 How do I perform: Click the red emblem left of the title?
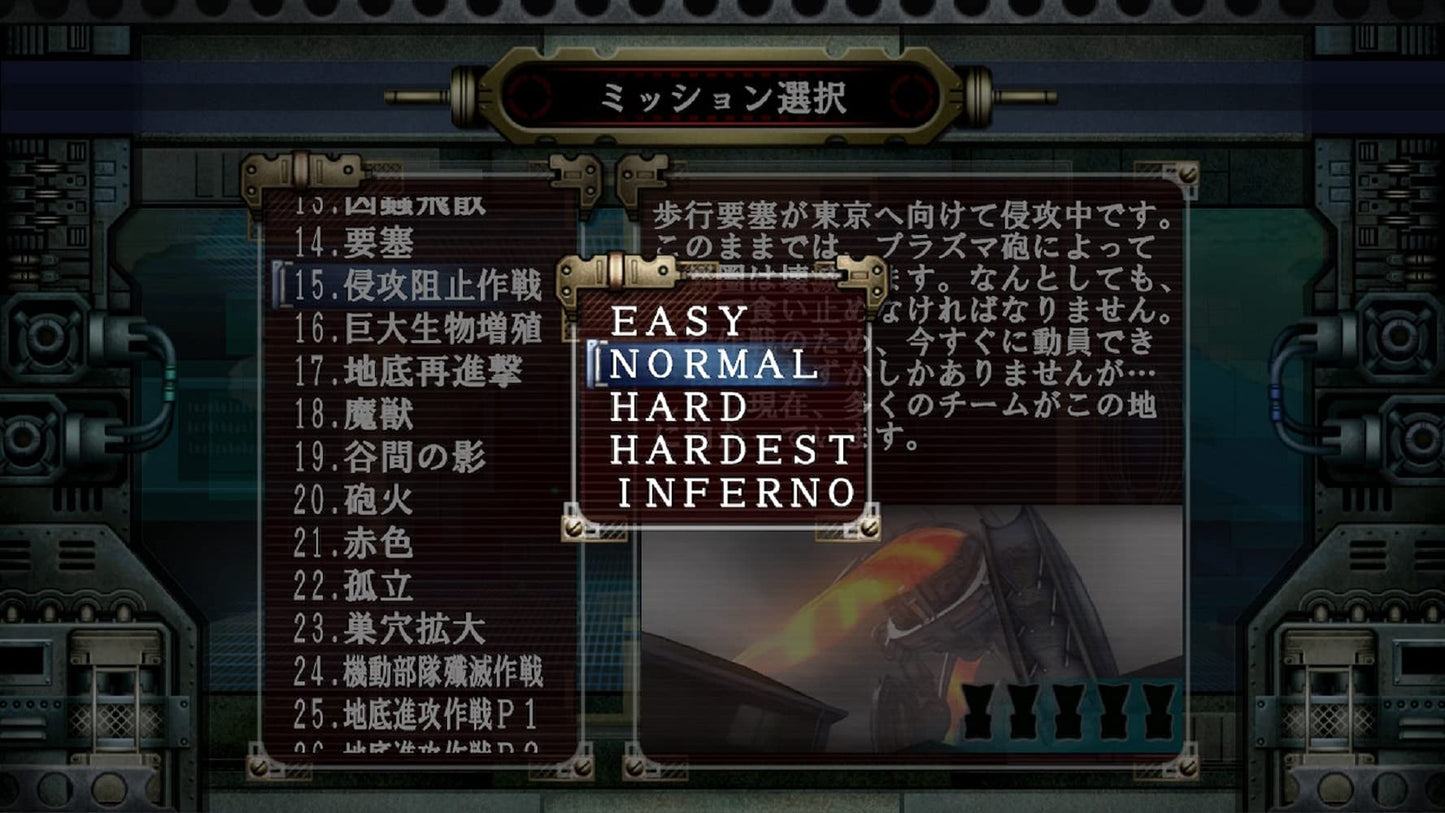tap(530, 96)
